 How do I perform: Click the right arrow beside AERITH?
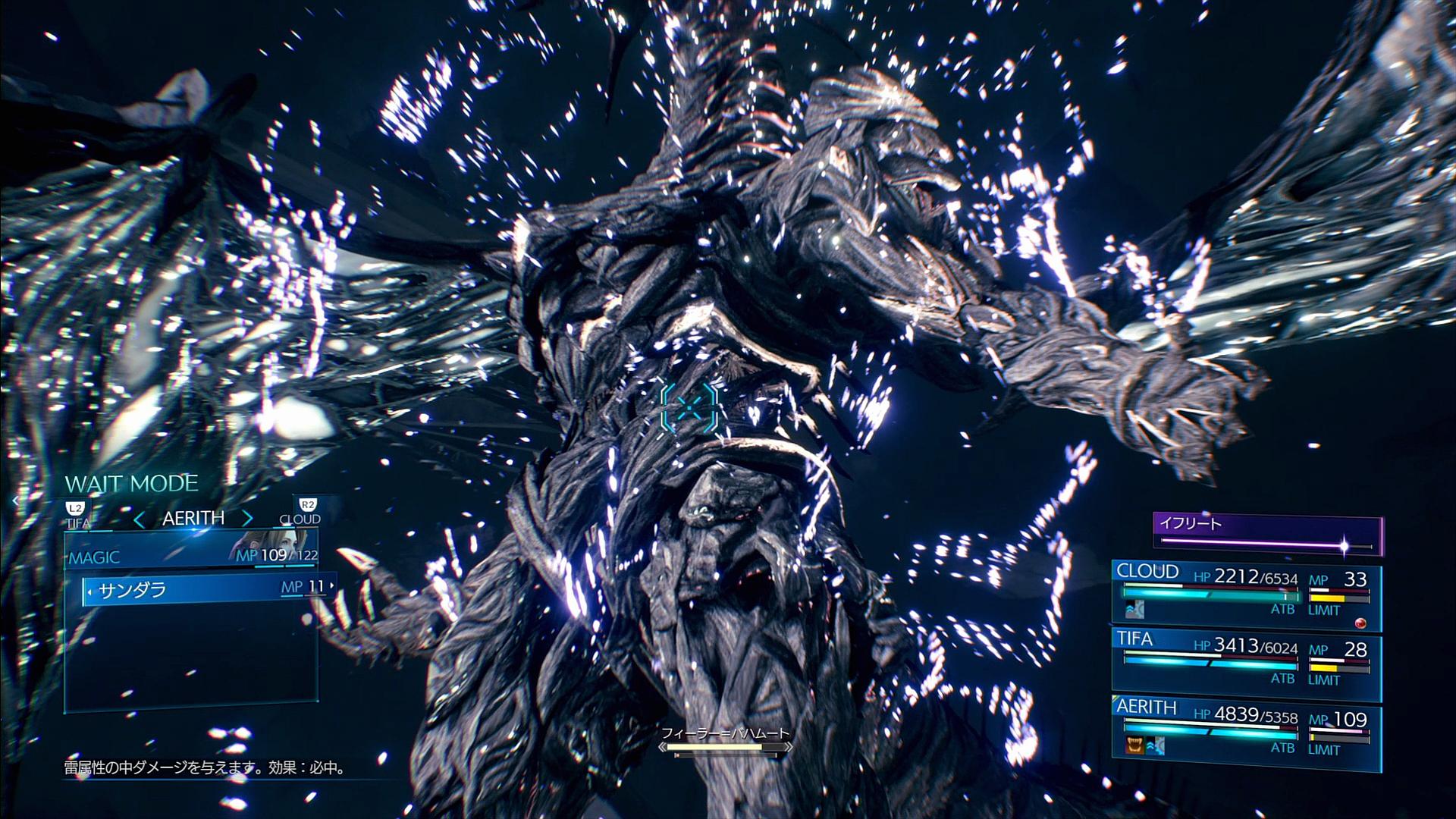[x=247, y=519]
